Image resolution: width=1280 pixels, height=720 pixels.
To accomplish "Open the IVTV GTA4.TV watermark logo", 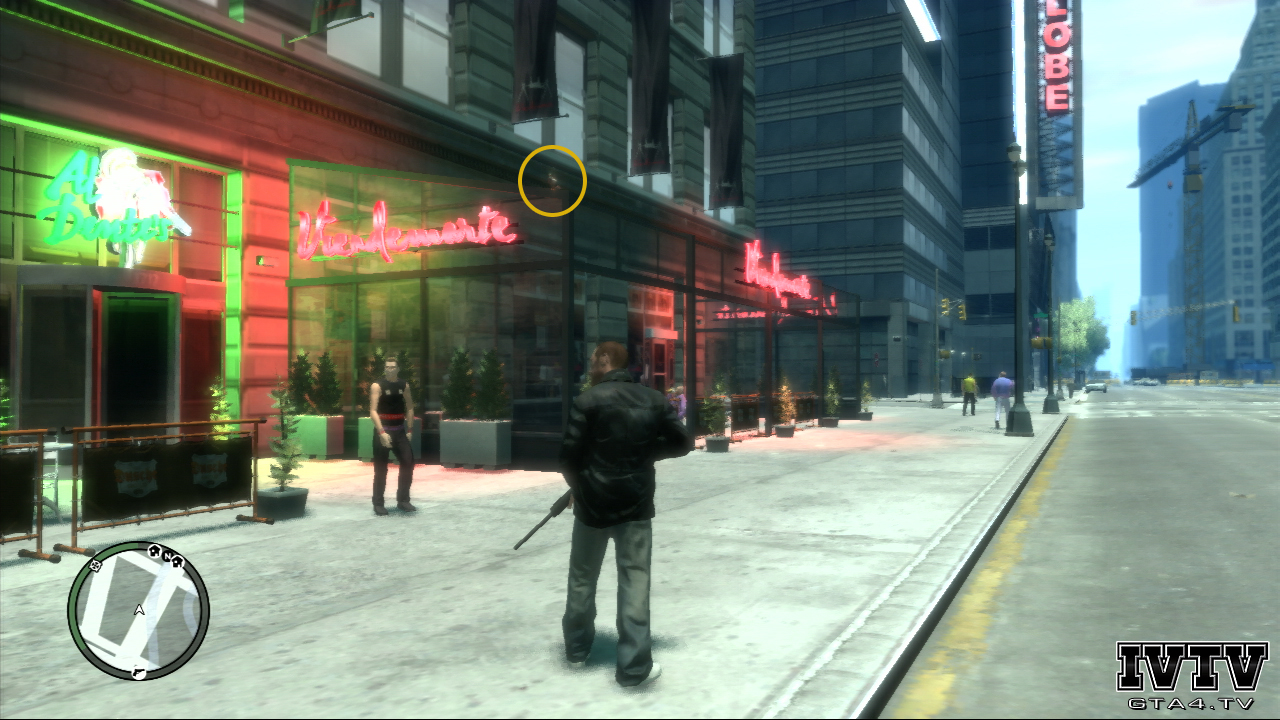I will point(1191,675).
